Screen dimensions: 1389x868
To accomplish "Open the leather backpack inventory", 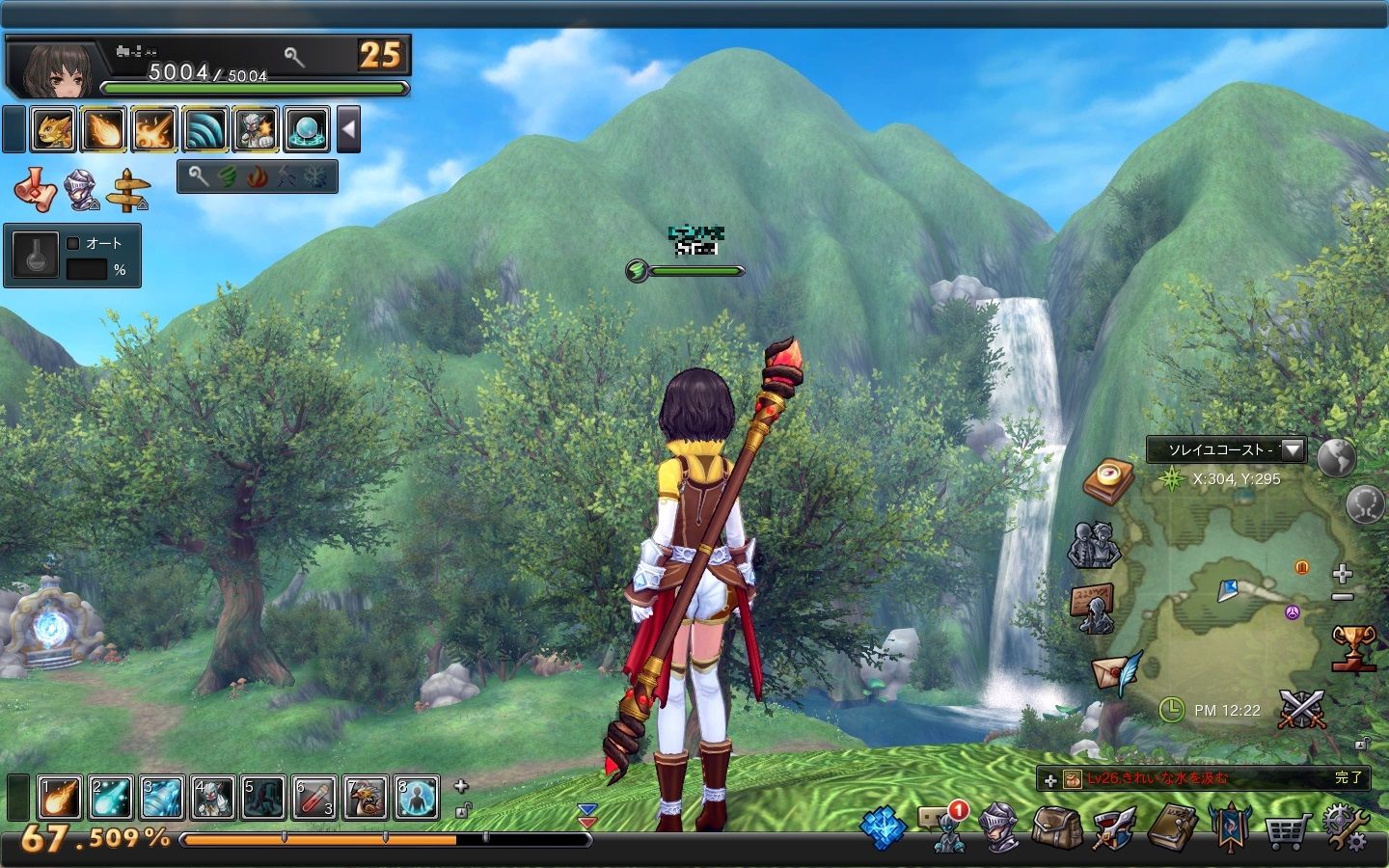I will (x=1056, y=828).
